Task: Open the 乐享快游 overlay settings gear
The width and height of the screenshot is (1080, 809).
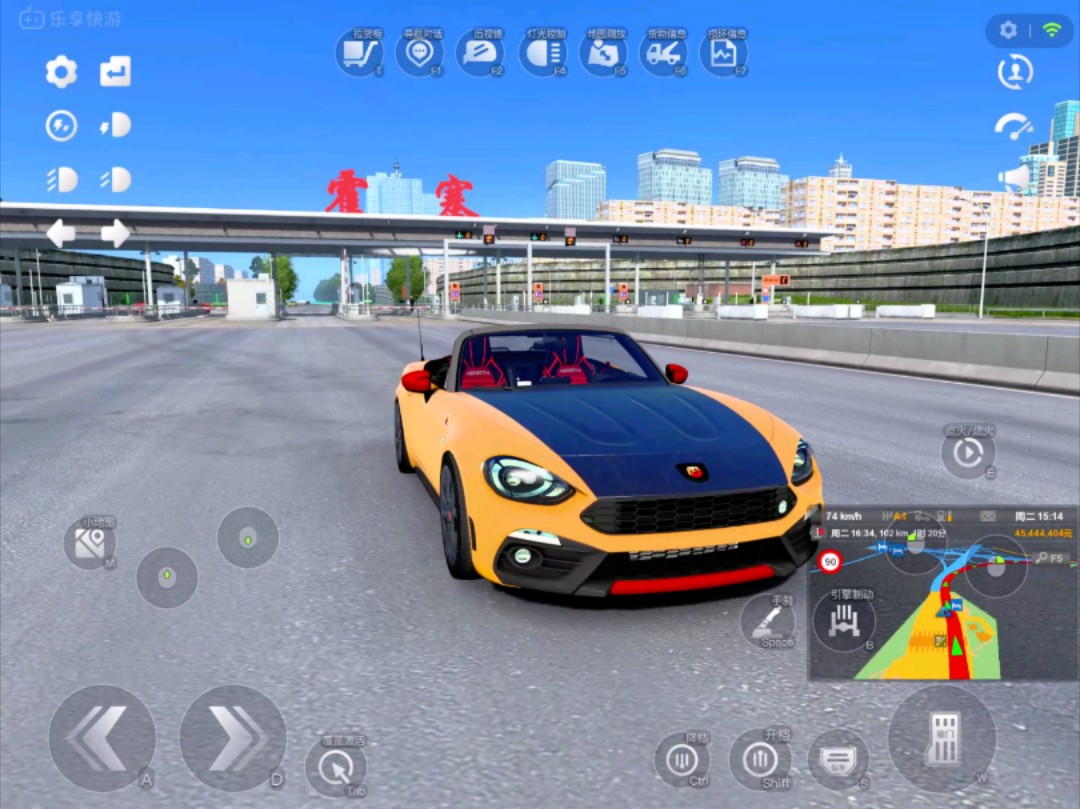Action: [1008, 30]
